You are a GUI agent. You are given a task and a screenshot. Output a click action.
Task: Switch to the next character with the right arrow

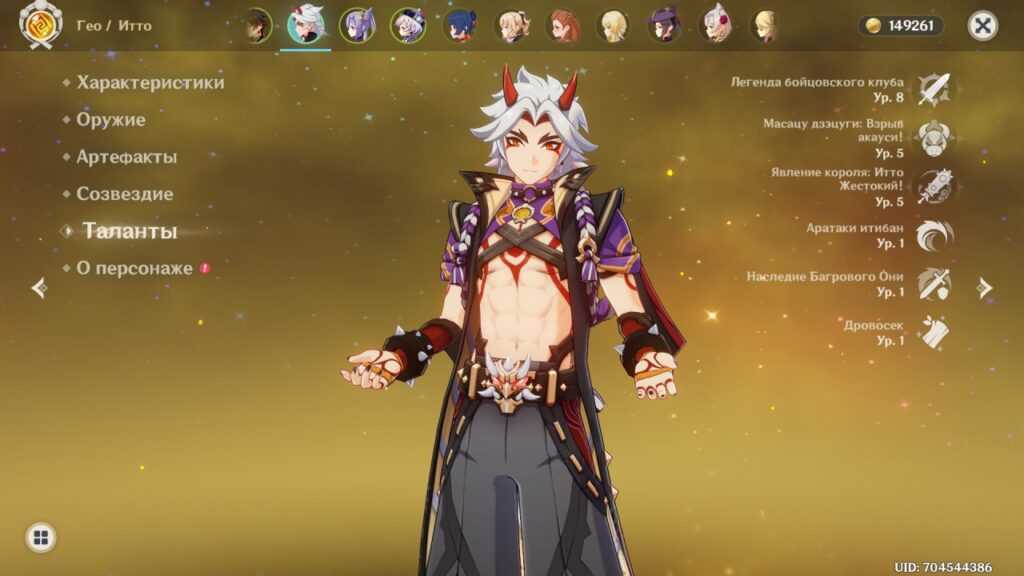(985, 288)
